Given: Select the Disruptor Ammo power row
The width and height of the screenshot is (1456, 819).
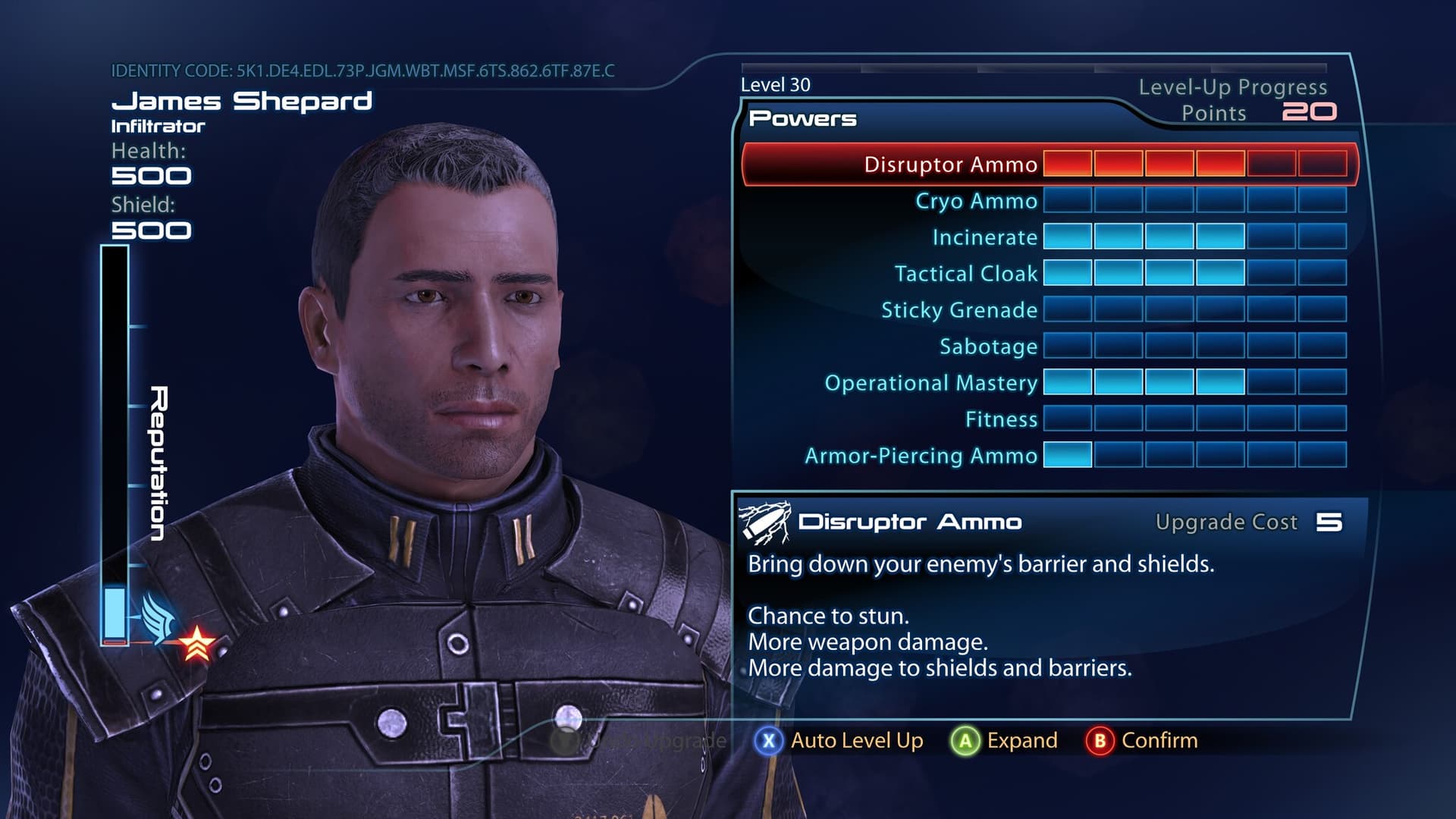Looking at the screenshot, I should 950,165.
